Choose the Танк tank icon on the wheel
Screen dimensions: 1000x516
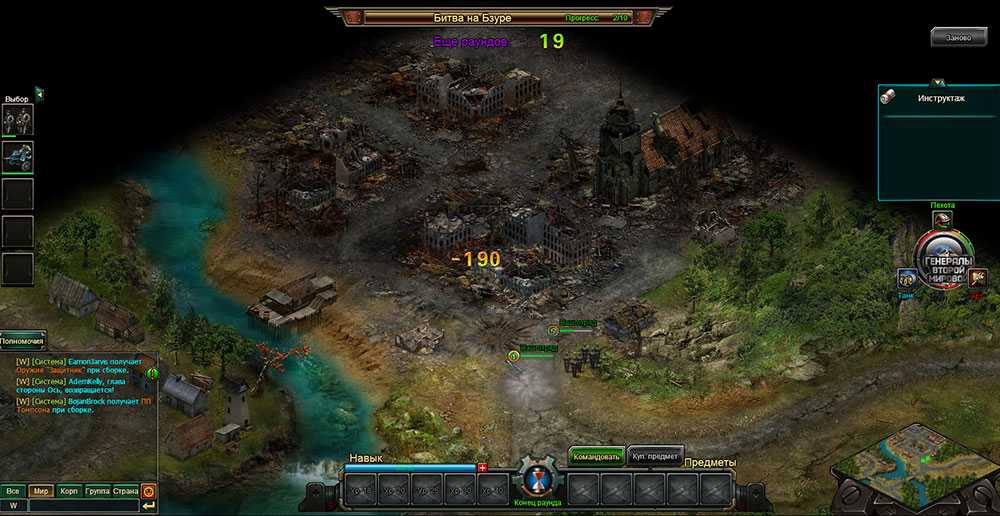point(907,279)
